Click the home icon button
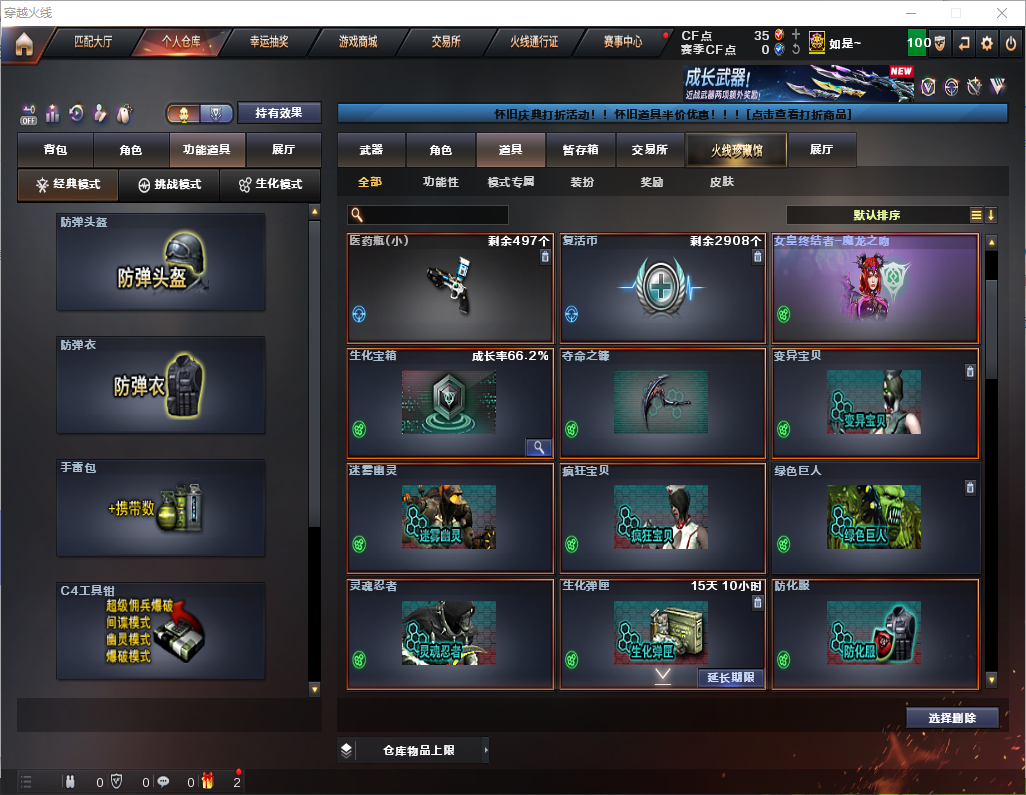Viewport: 1026px width, 795px height. tap(23, 43)
